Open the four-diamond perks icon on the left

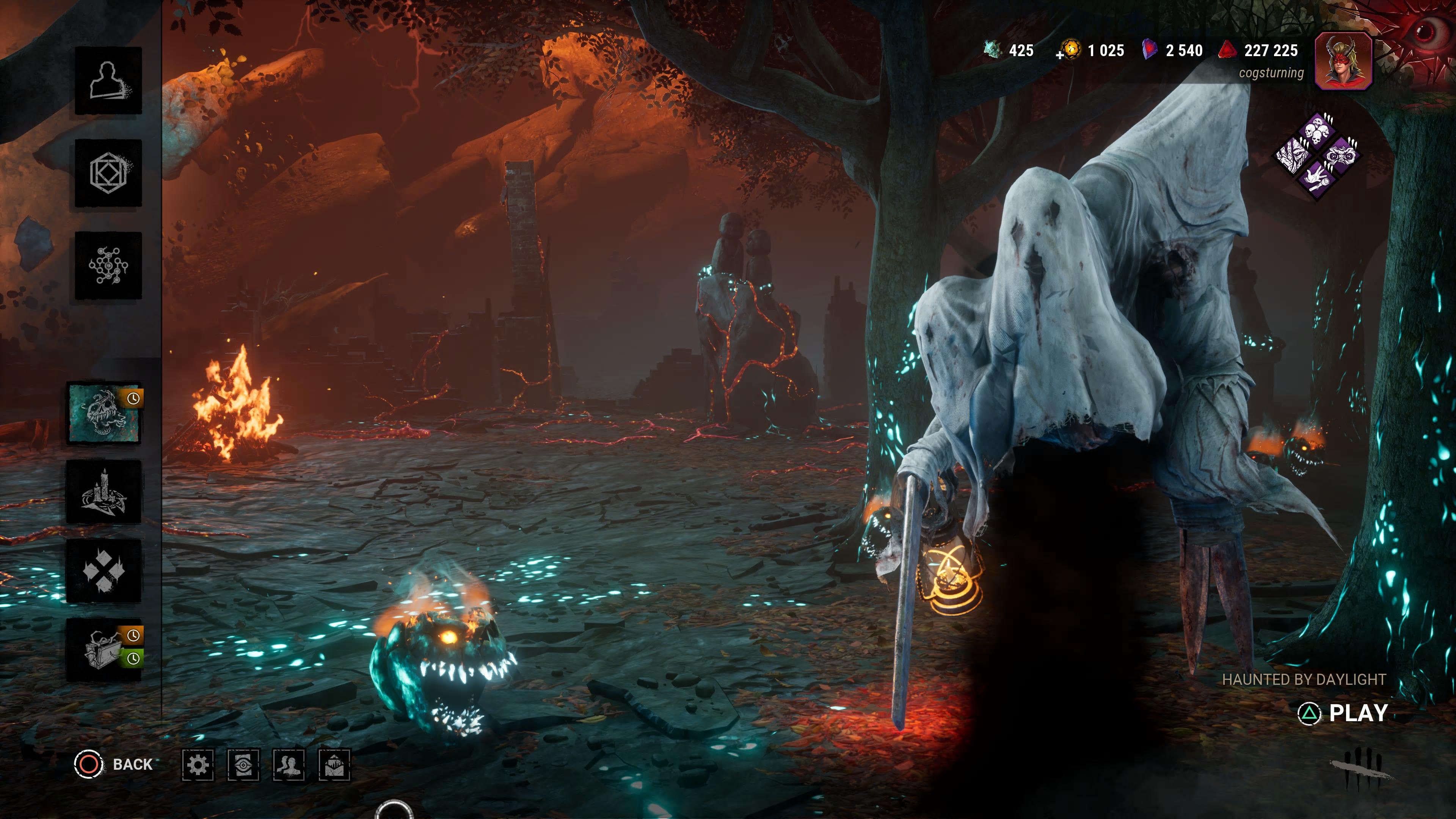coord(104,571)
